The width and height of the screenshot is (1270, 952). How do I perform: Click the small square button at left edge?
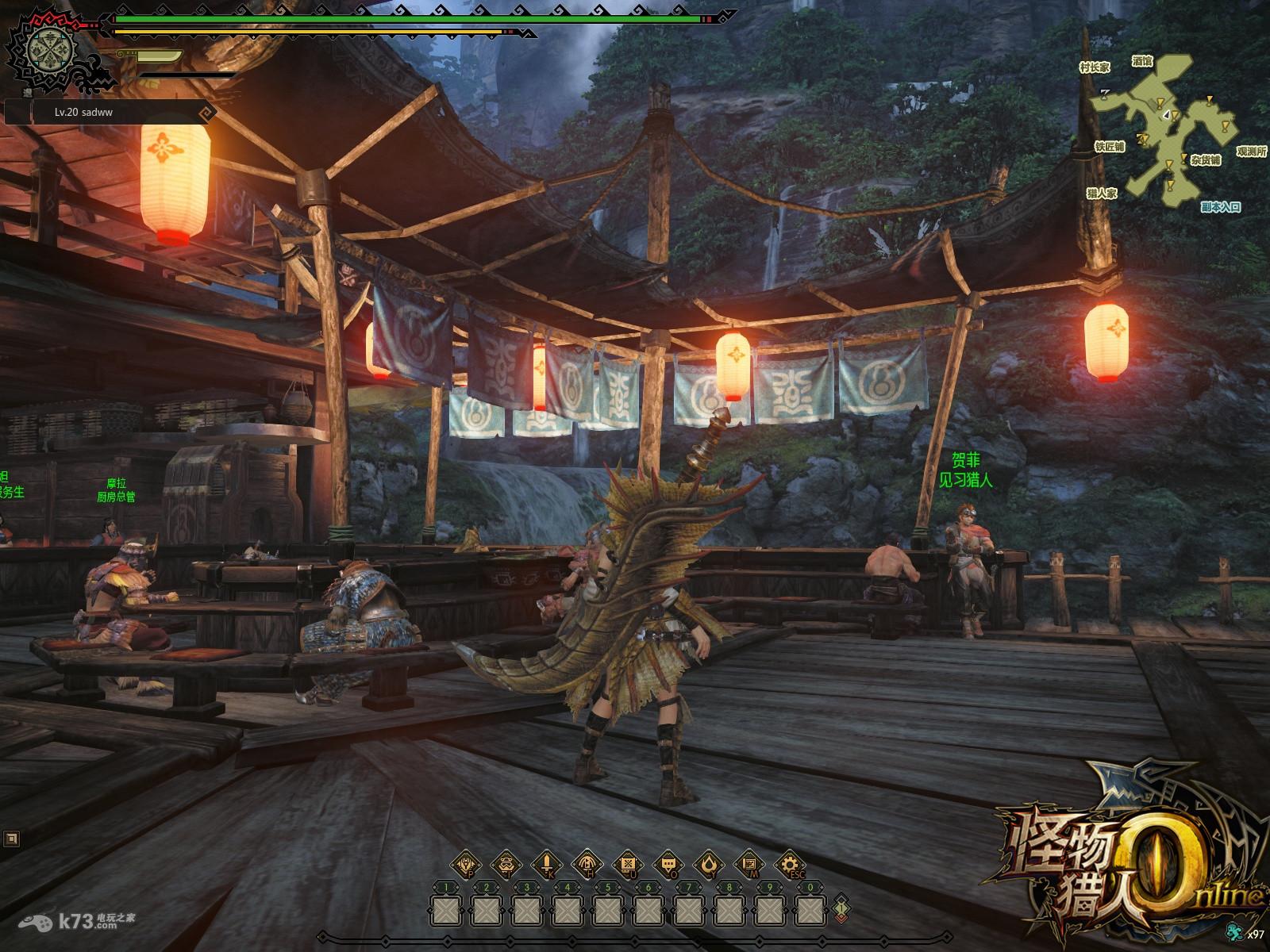(11, 839)
